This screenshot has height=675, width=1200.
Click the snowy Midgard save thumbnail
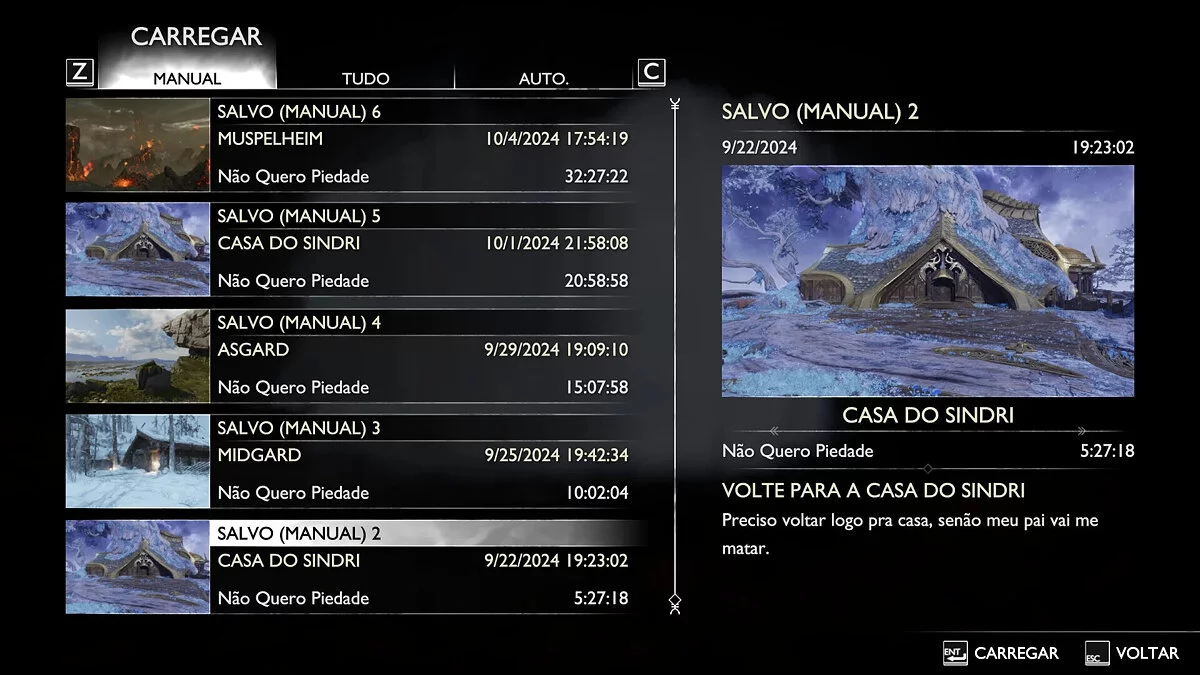[x=137, y=461]
